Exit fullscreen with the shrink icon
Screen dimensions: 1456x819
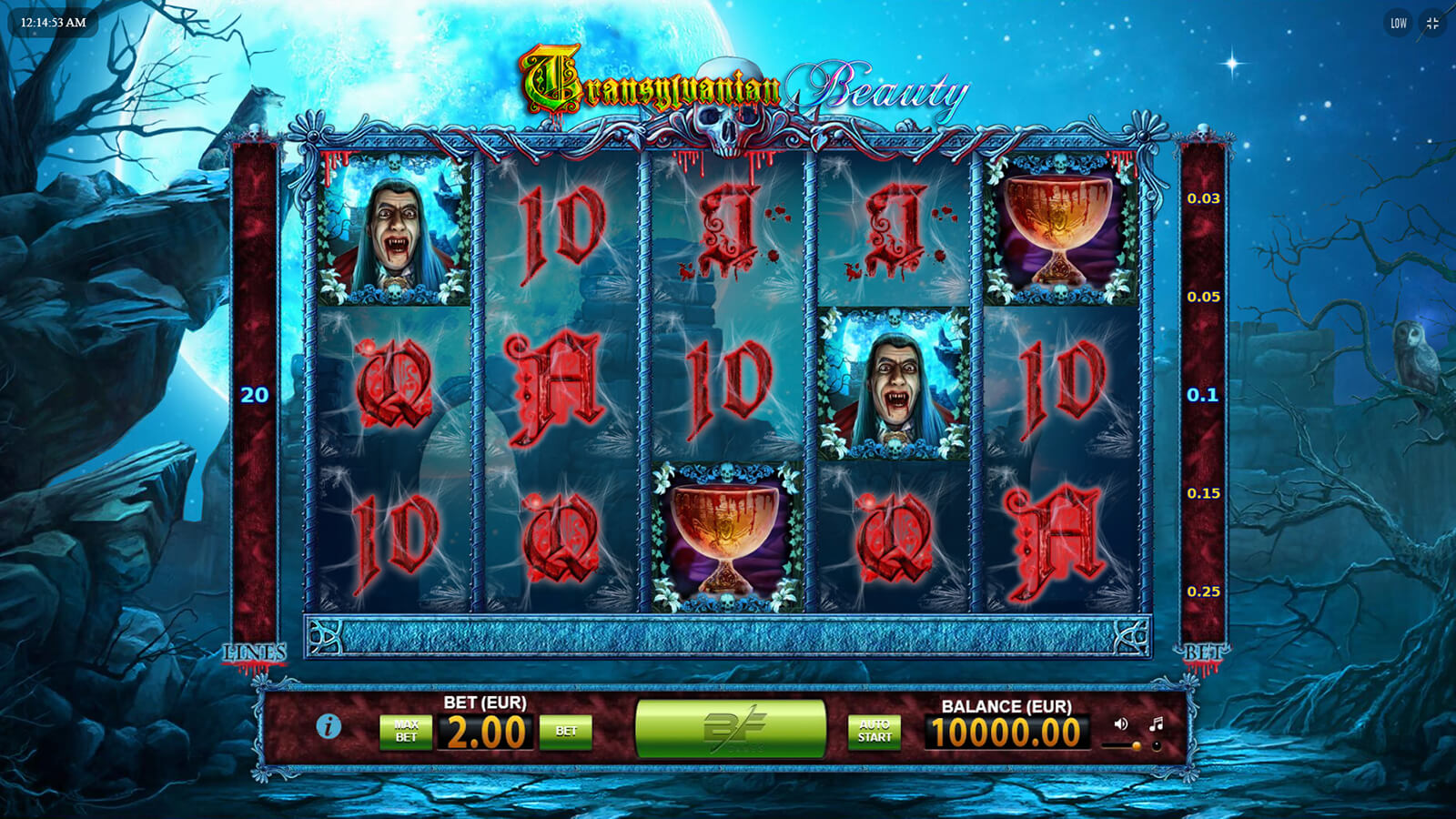pyautogui.click(x=1432, y=24)
